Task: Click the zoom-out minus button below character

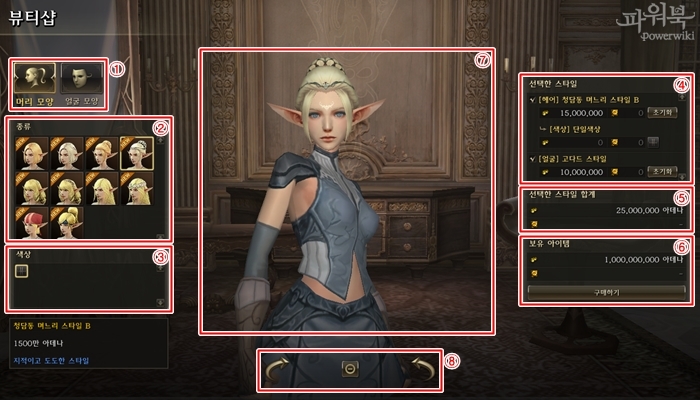Action: (349, 368)
